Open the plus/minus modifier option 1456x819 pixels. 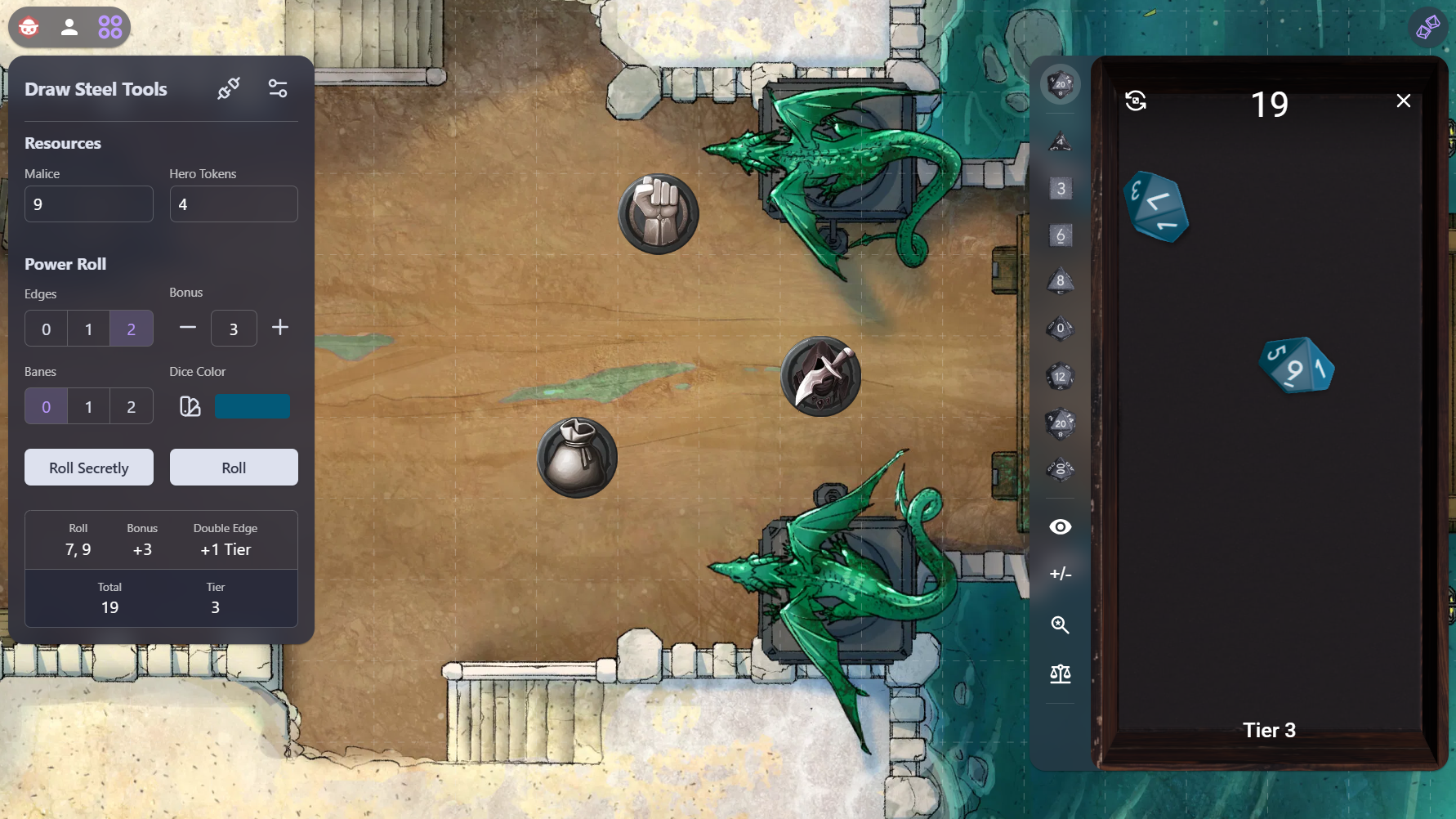point(1061,574)
